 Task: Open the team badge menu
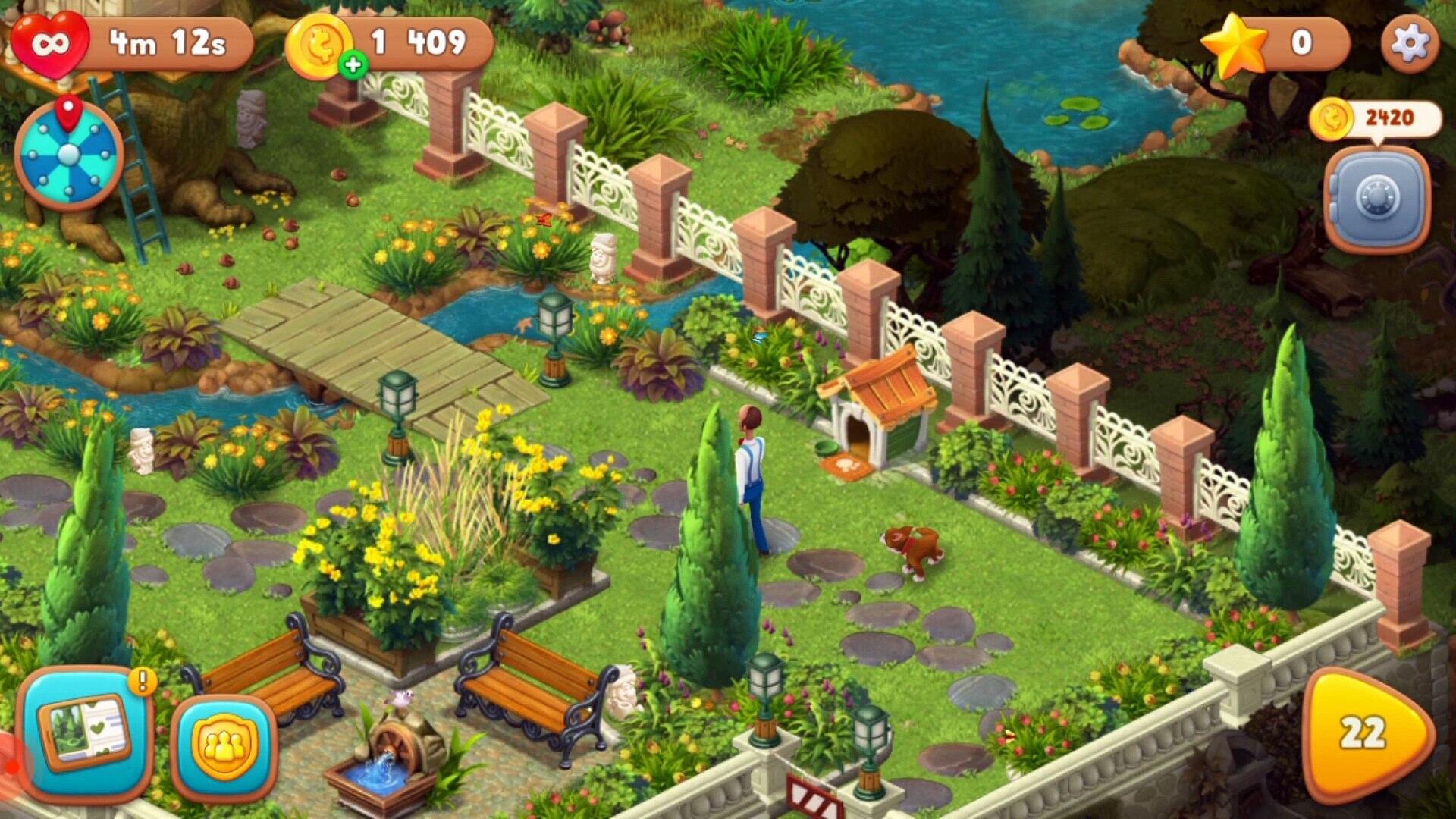pos(224,747)
